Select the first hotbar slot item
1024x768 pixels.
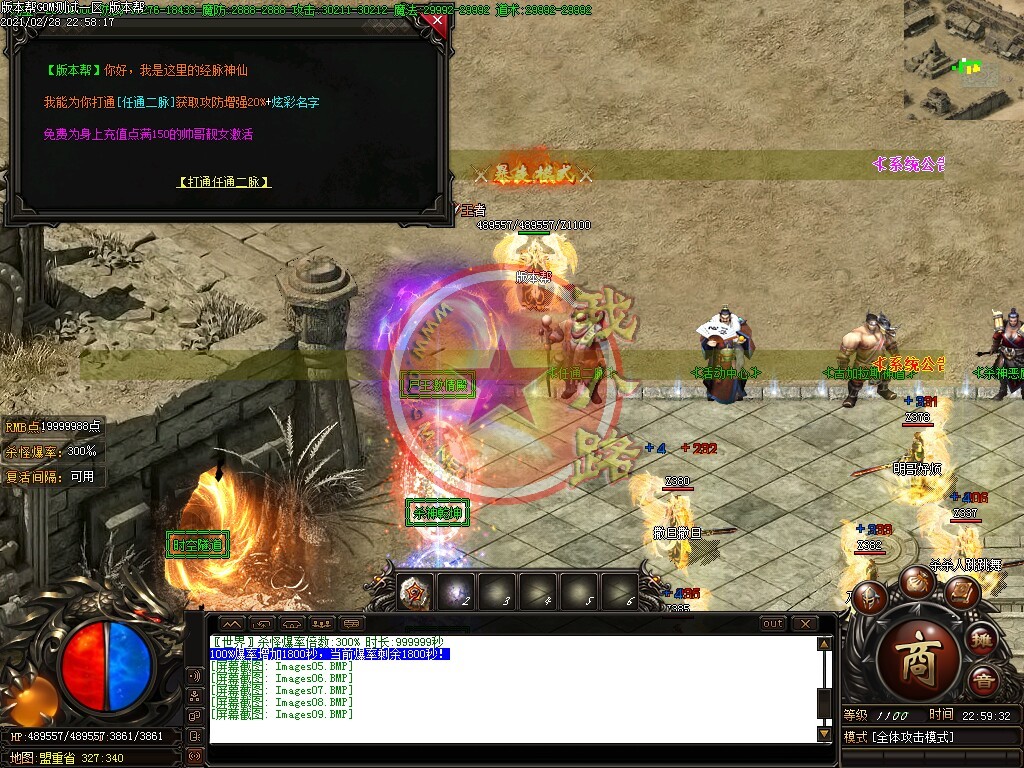(416, 591)
